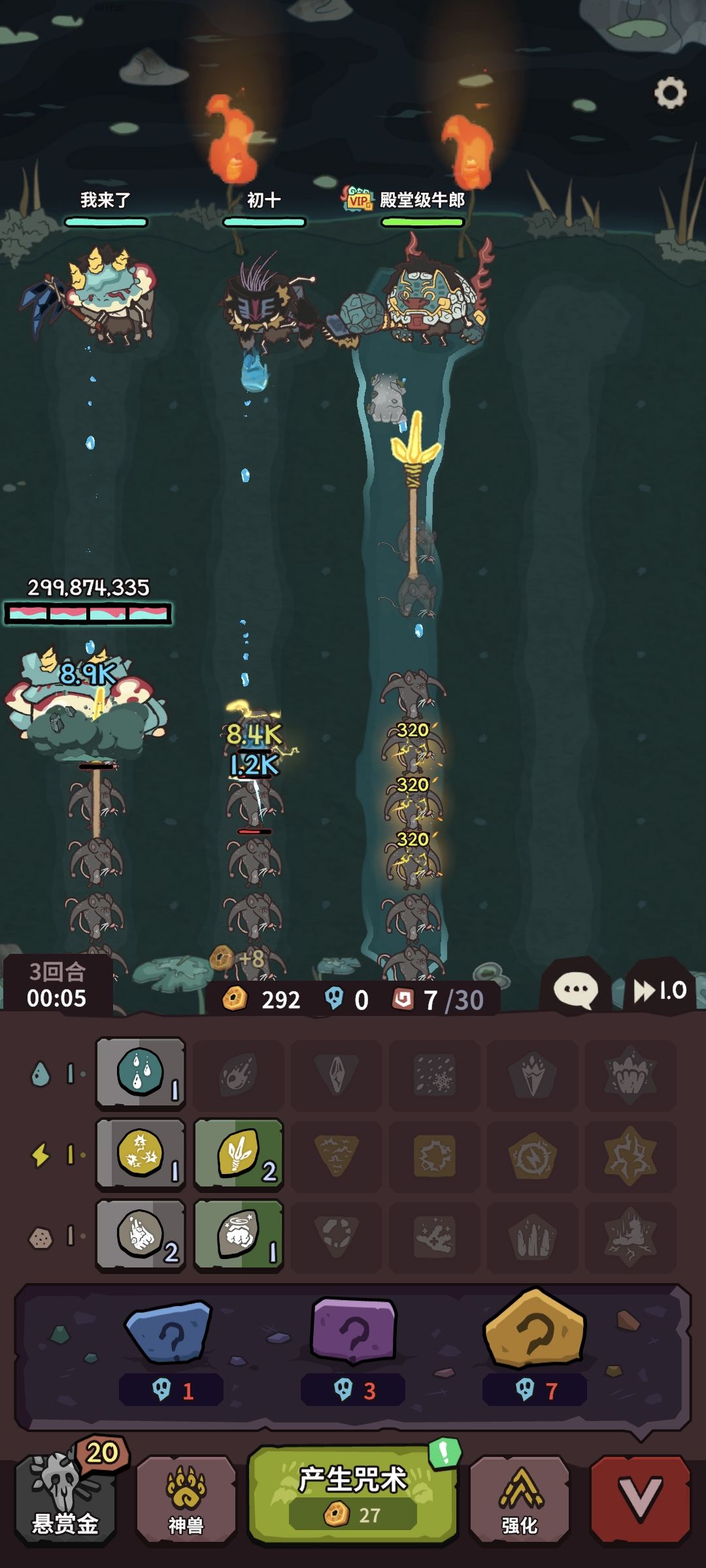Toggle the 1.0 game speed button
The image size is (706, 1568).
pyautogui.click(x=660, y=990)
